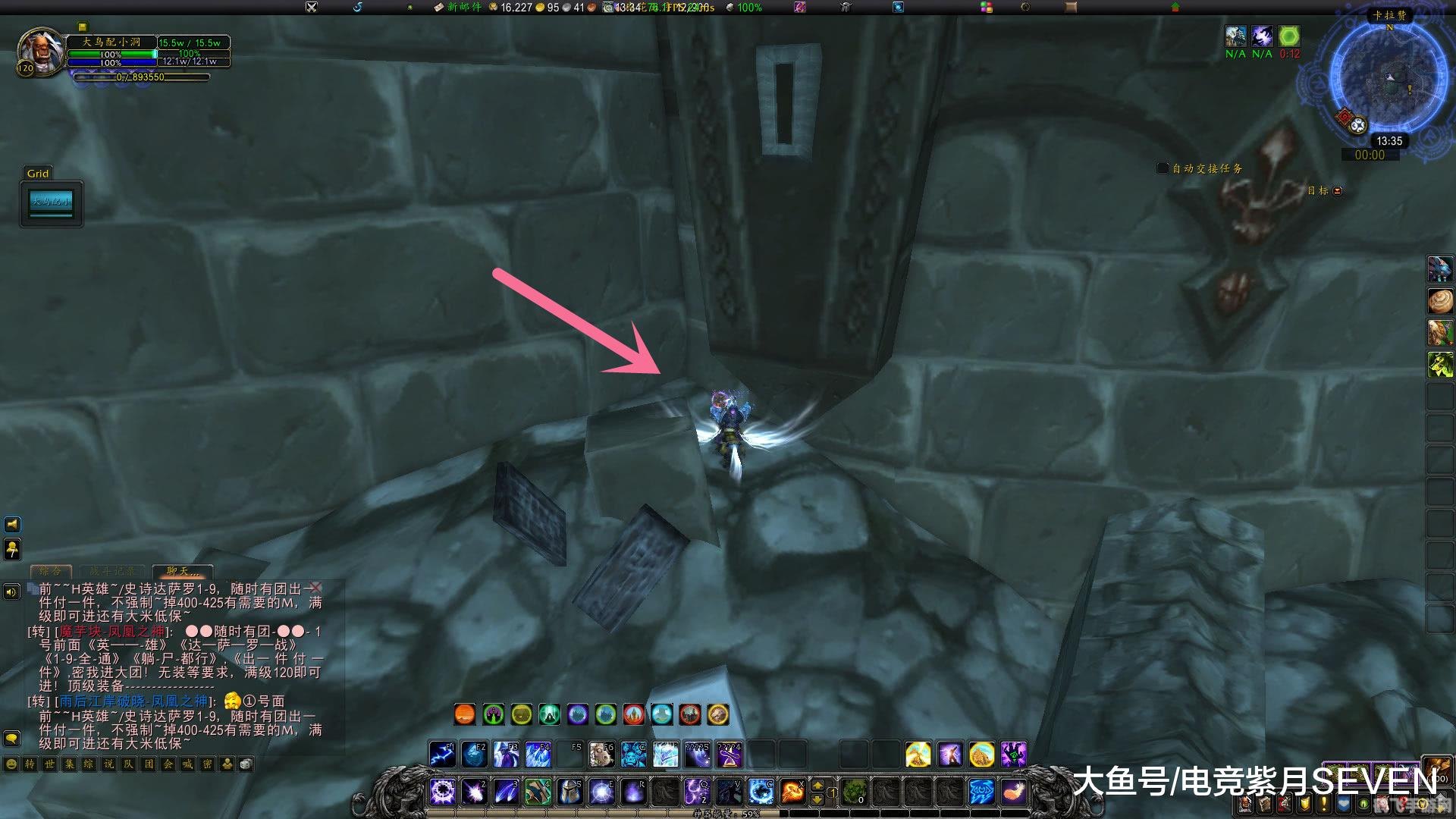
Task: Select the F1 lightning spell on the action bar
Action: tap(443, 754)
